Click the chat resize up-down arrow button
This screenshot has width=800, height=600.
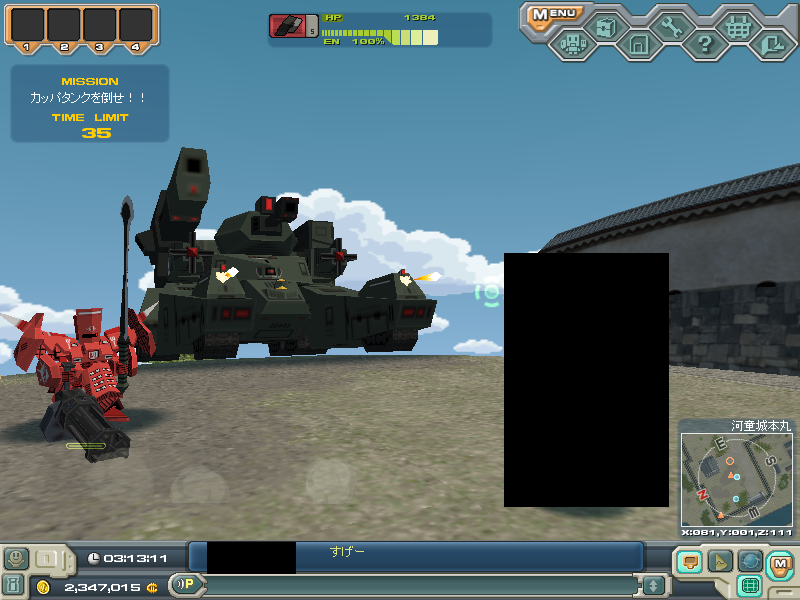coord(653,585)
